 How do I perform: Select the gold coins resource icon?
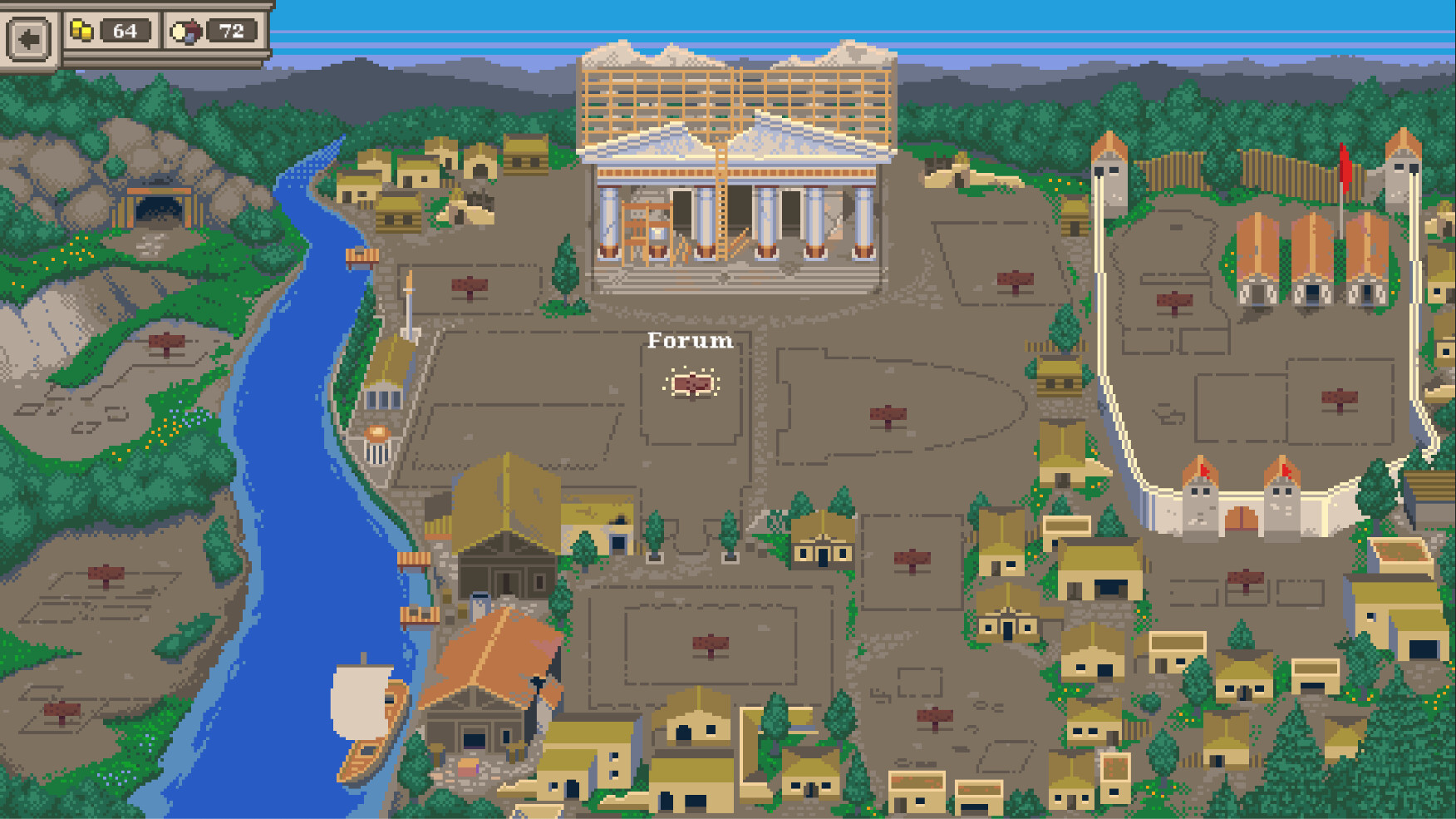pyautogui.click(x=81, y=30)
